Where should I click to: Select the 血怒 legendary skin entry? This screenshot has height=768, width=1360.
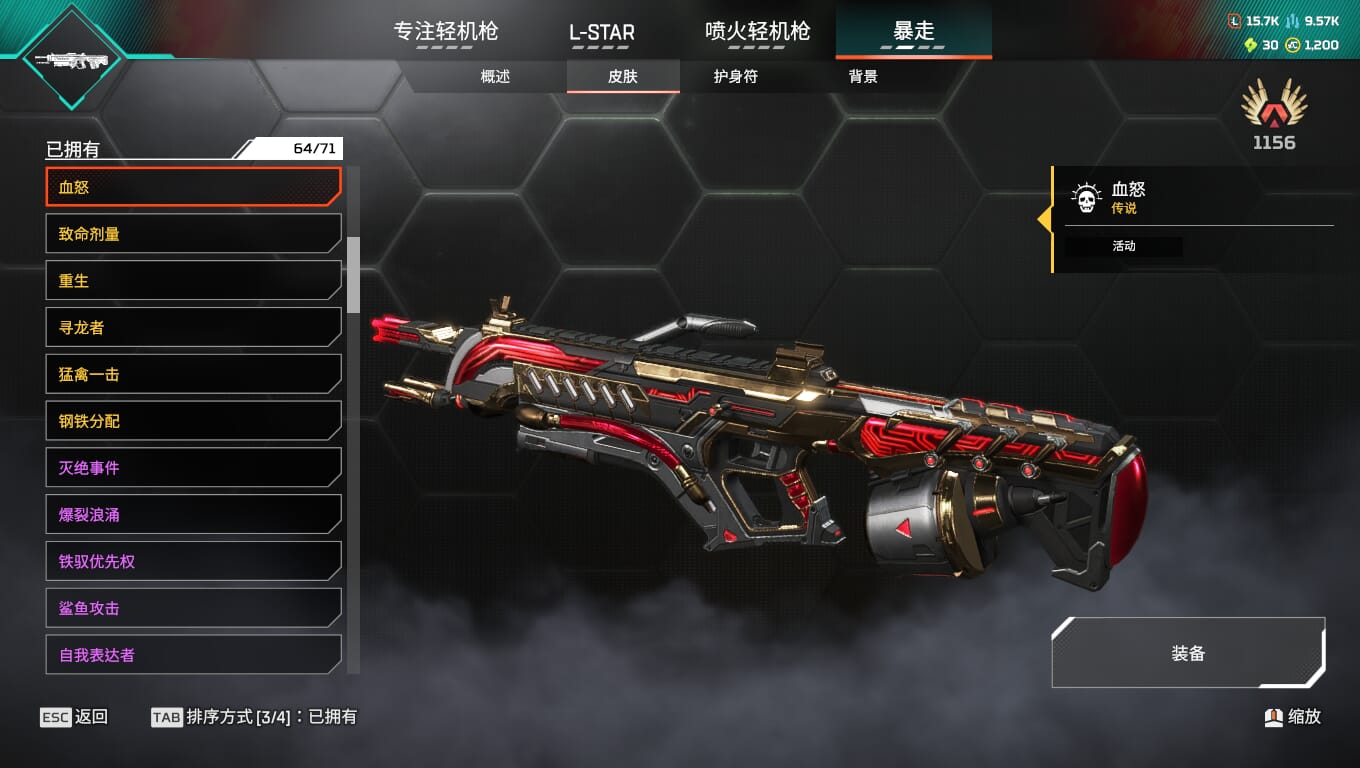click(193, 187)
